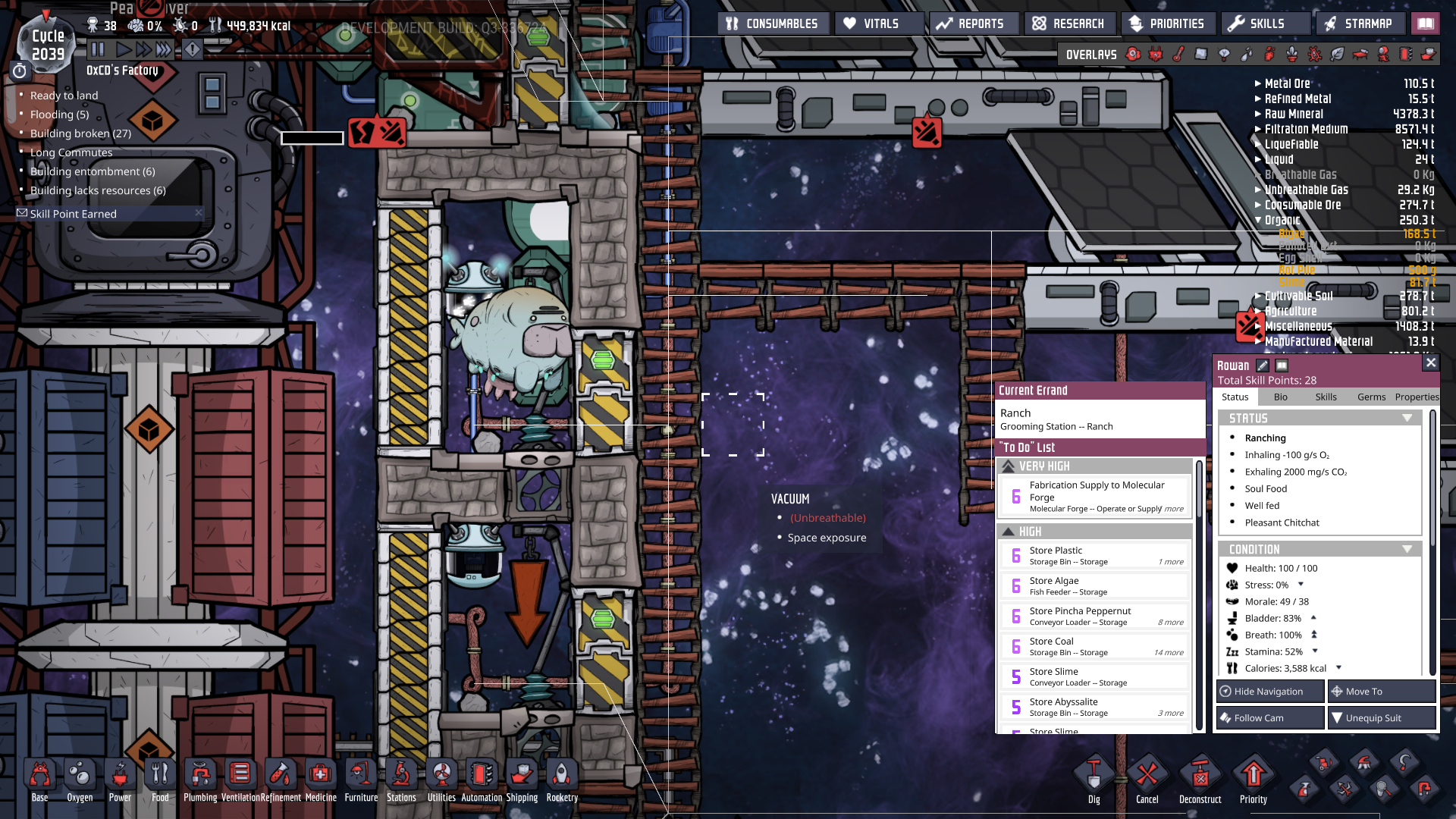Screen dimensions: 1456x819
Task: Open the Research screen
Action: tap(1069, 23)
